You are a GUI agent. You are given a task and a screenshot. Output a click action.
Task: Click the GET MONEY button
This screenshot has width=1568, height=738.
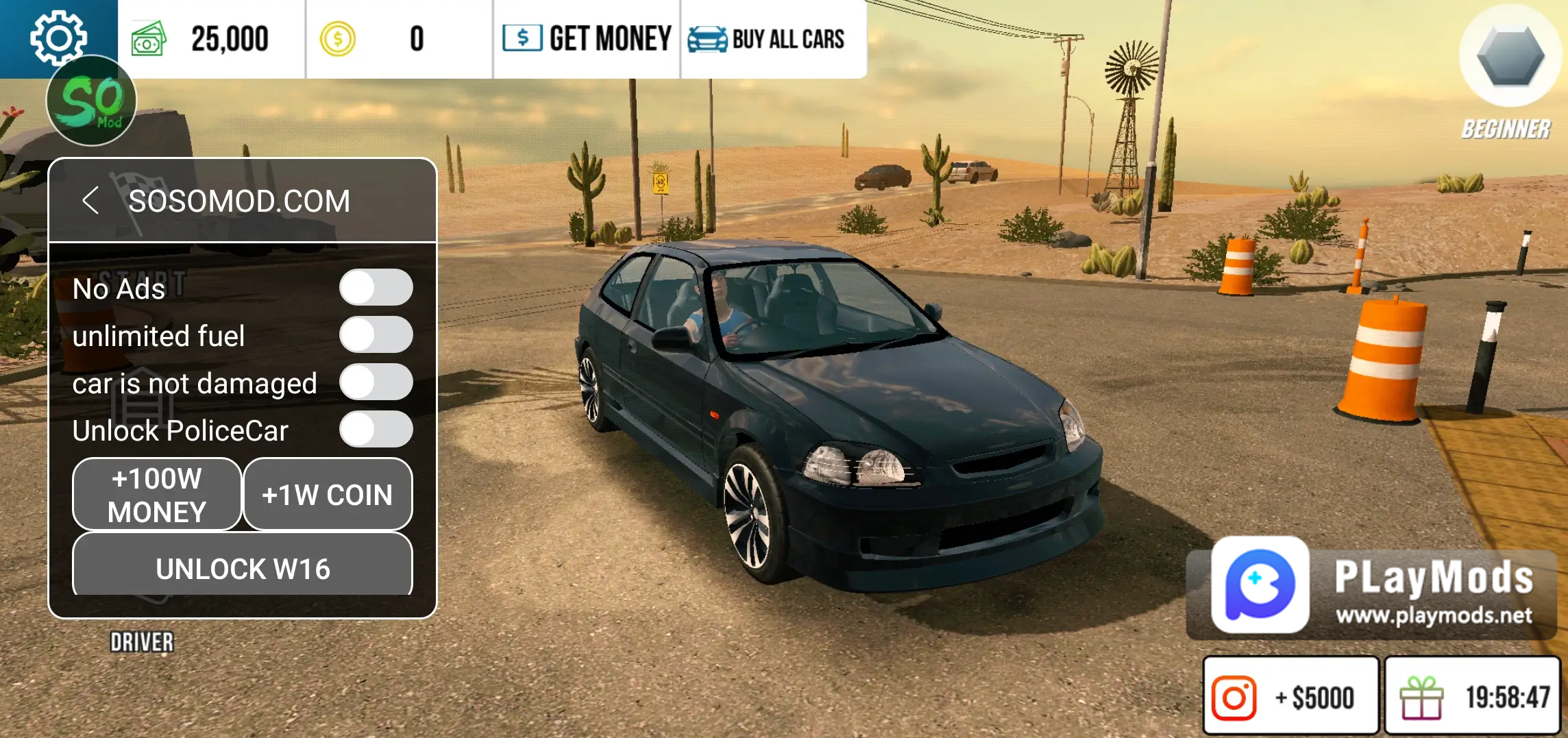tap(587, 39)
